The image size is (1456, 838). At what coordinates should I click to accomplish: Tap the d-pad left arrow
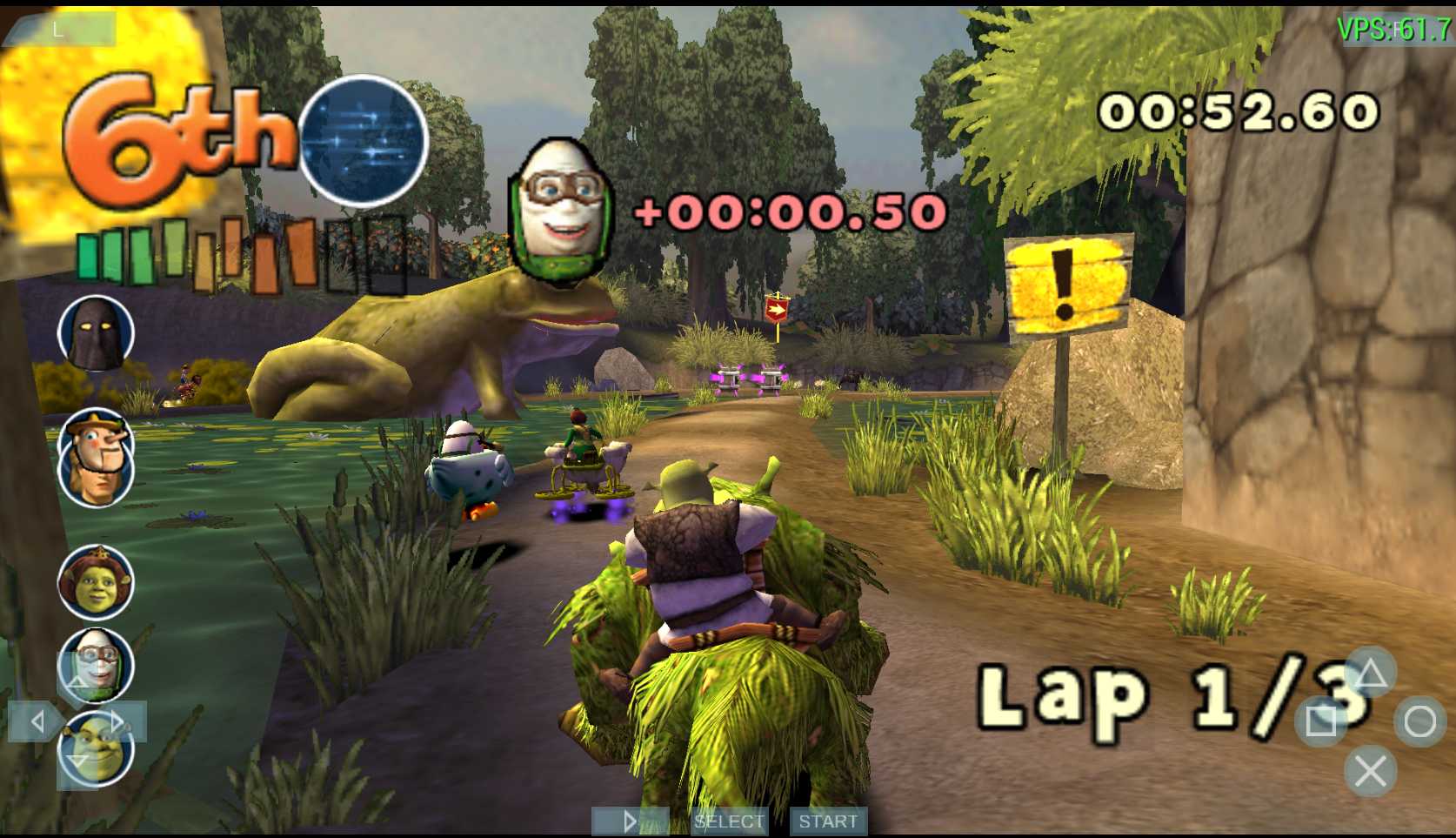tap(37, 721)
